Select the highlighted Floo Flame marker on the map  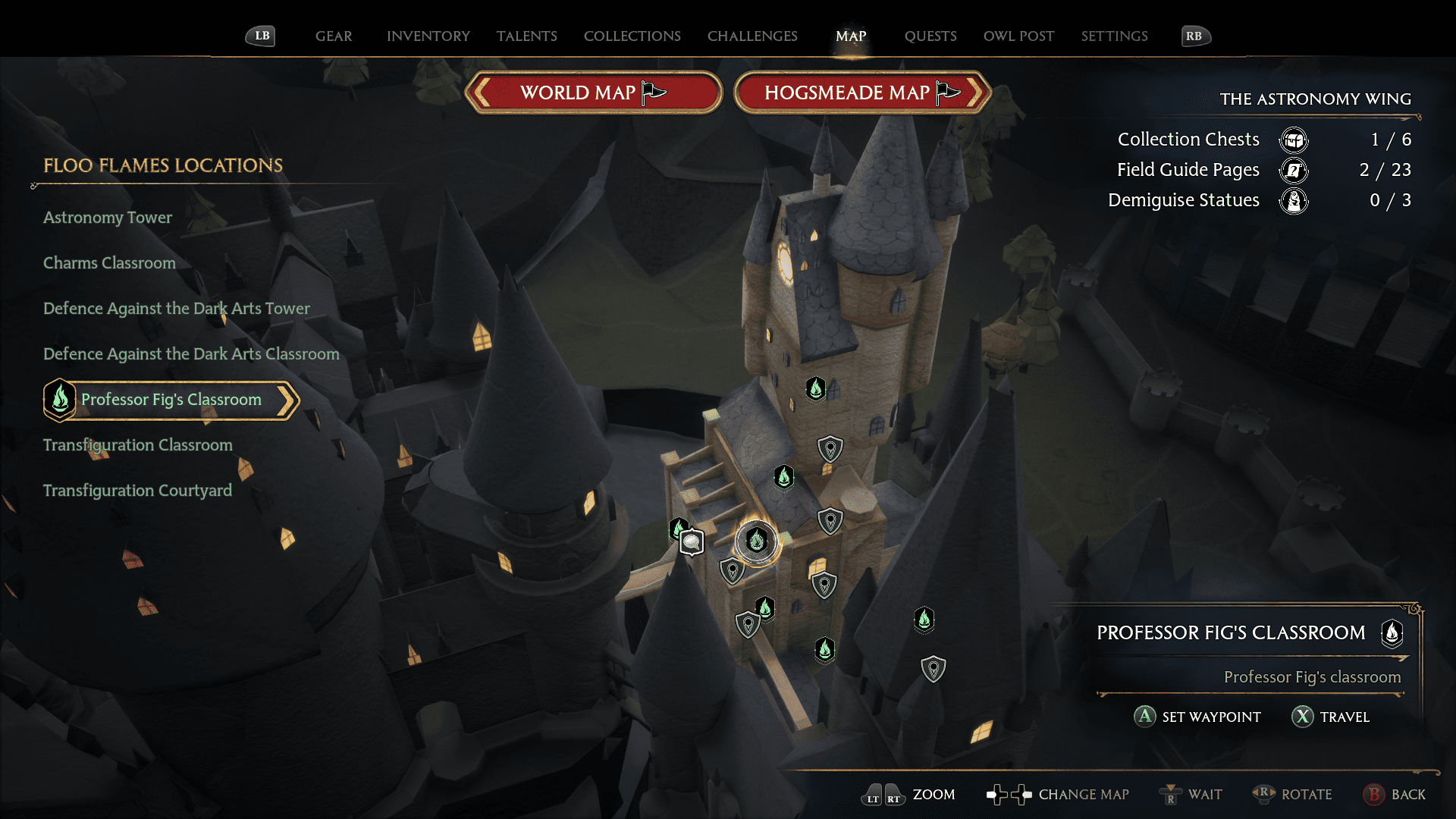click(755, 541)
